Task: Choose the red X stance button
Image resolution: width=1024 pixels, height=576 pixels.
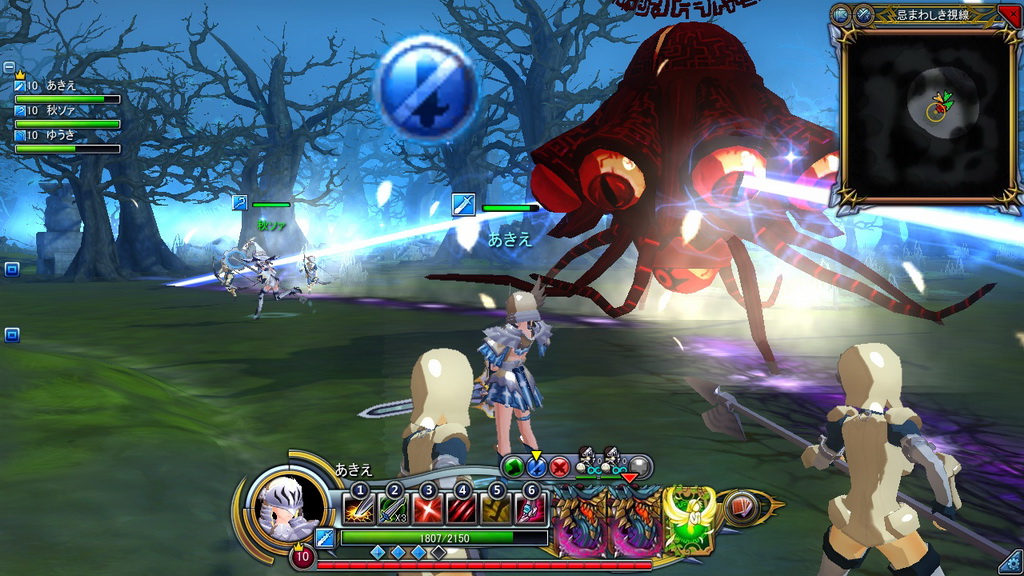Action: (x=559, y=467)
